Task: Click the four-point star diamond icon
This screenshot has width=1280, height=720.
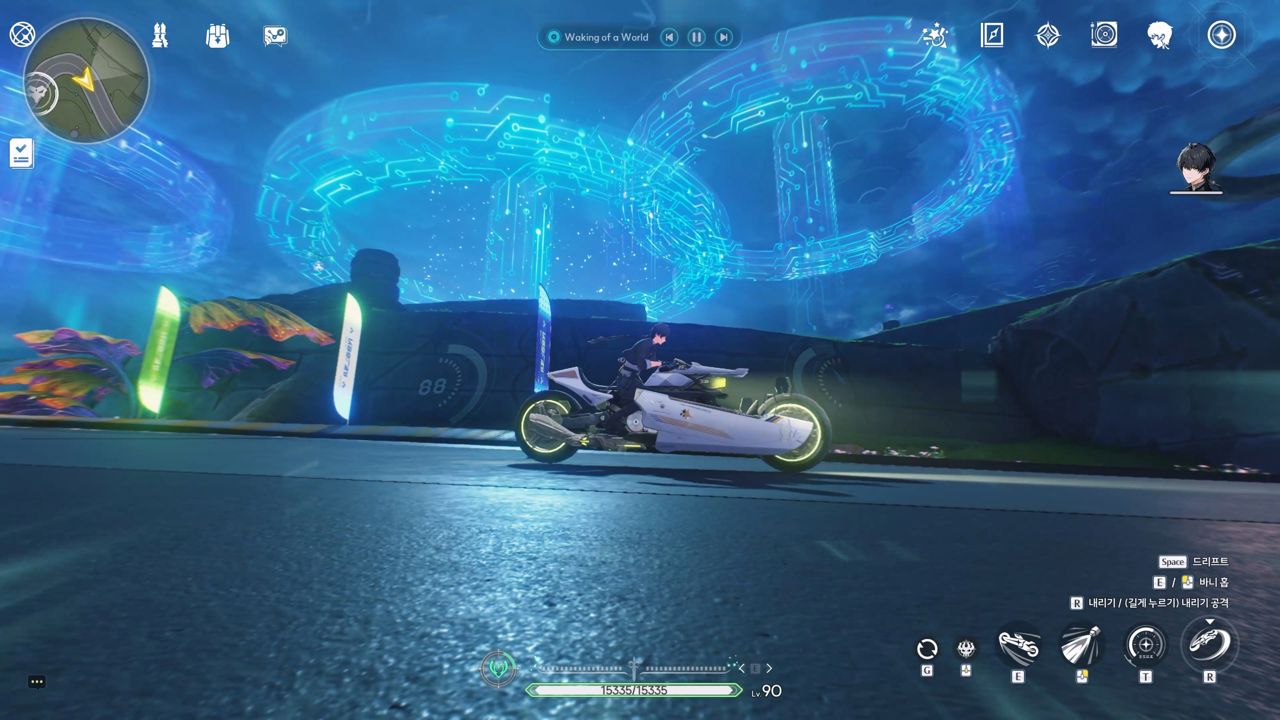Action: [x=1047, y=36]
